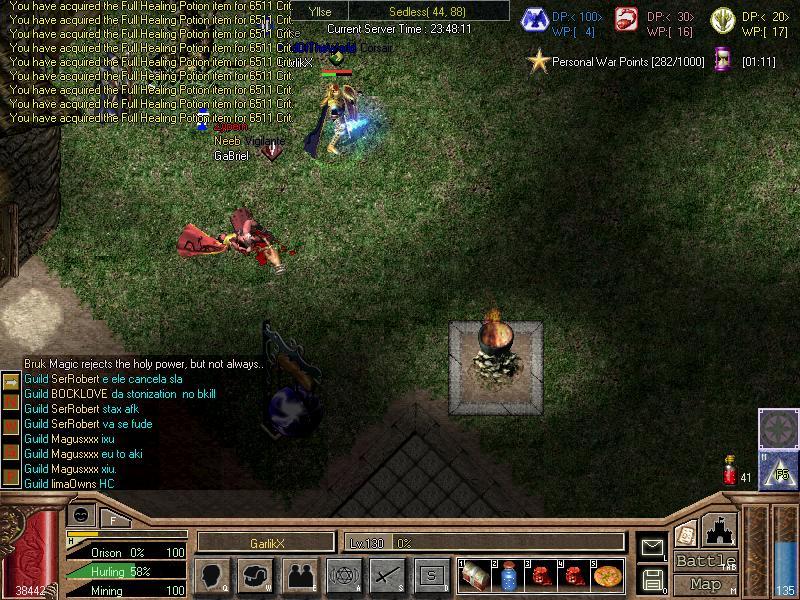Image resolution: width=800 pixels, height=600 pixels.
Task: Click the square S button
Action: (431, 575)
